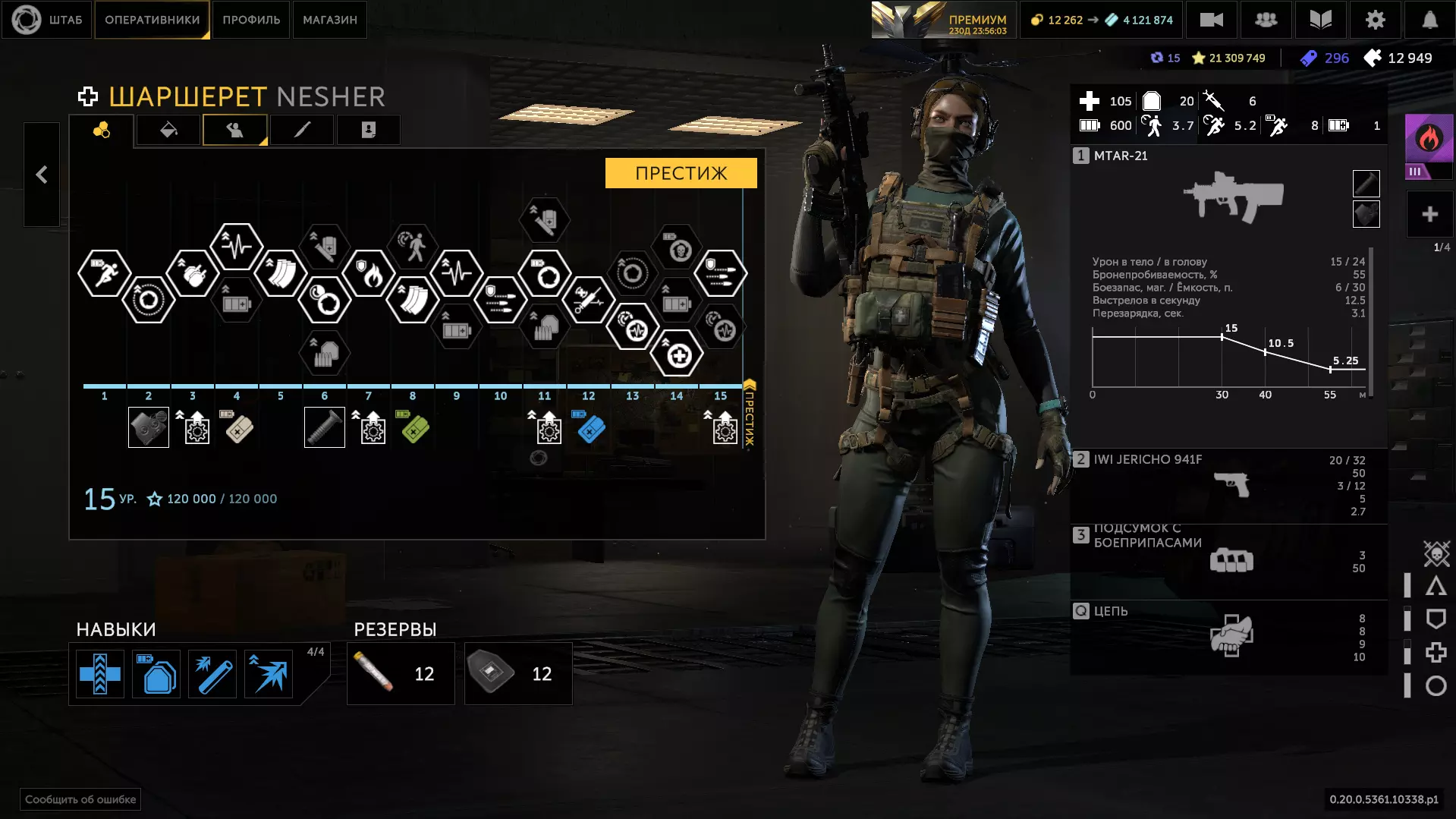The height and width of the screenshot is (819, 1456).
Task: Click the yellow Престиж button
Action: tap(681, 173)
